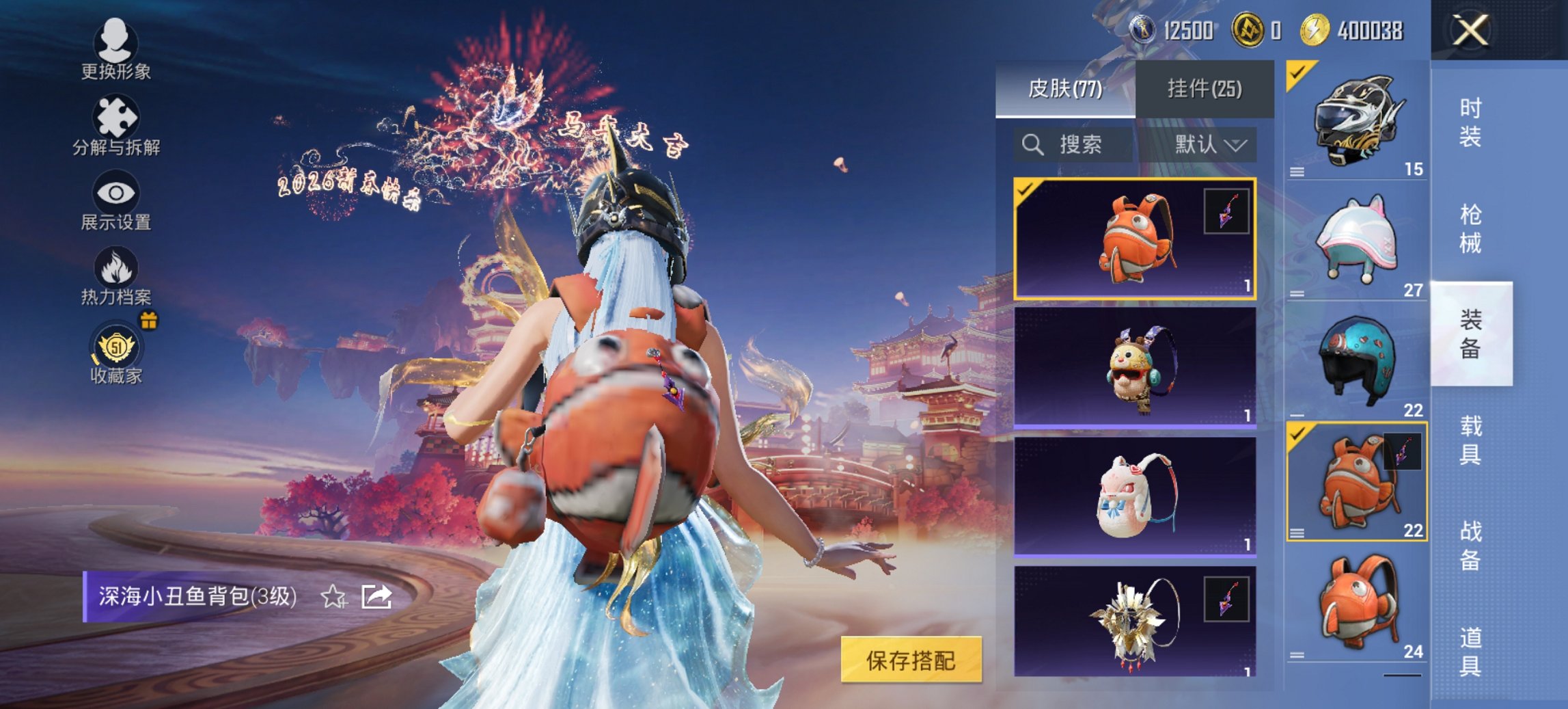Switch to the 挂件(25) tab
This screenshot has height=709, width=1568.
1203,90
